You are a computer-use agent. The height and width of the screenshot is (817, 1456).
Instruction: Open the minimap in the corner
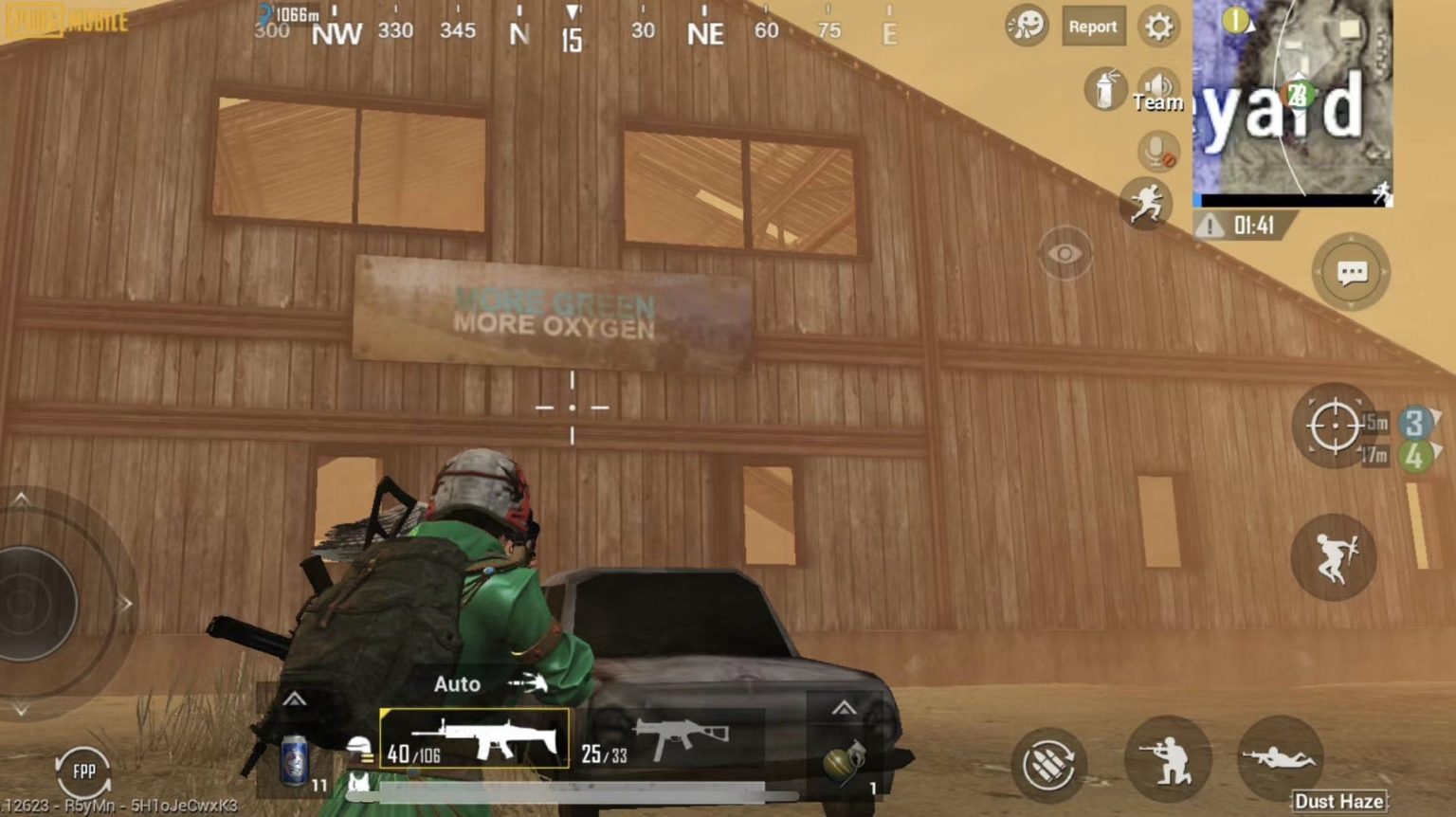(1294, 100)
